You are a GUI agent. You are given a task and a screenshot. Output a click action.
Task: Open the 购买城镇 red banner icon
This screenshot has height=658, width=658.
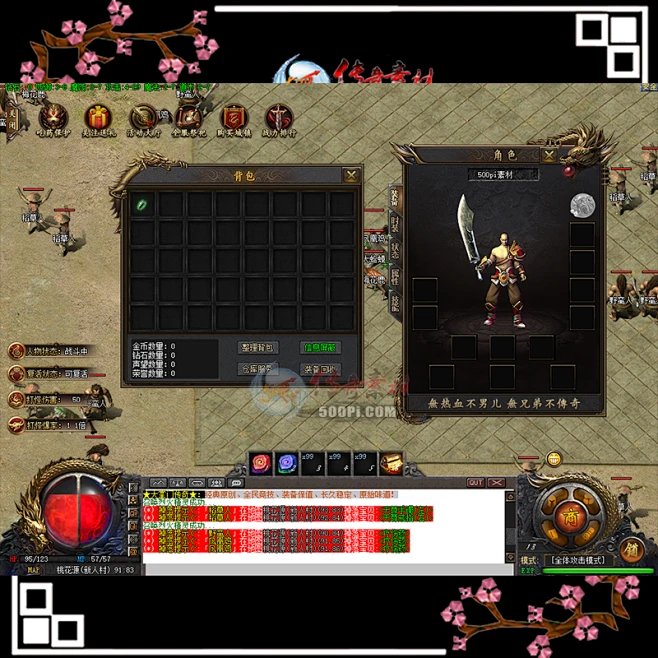pyautogui.click(x=233, y=119)
